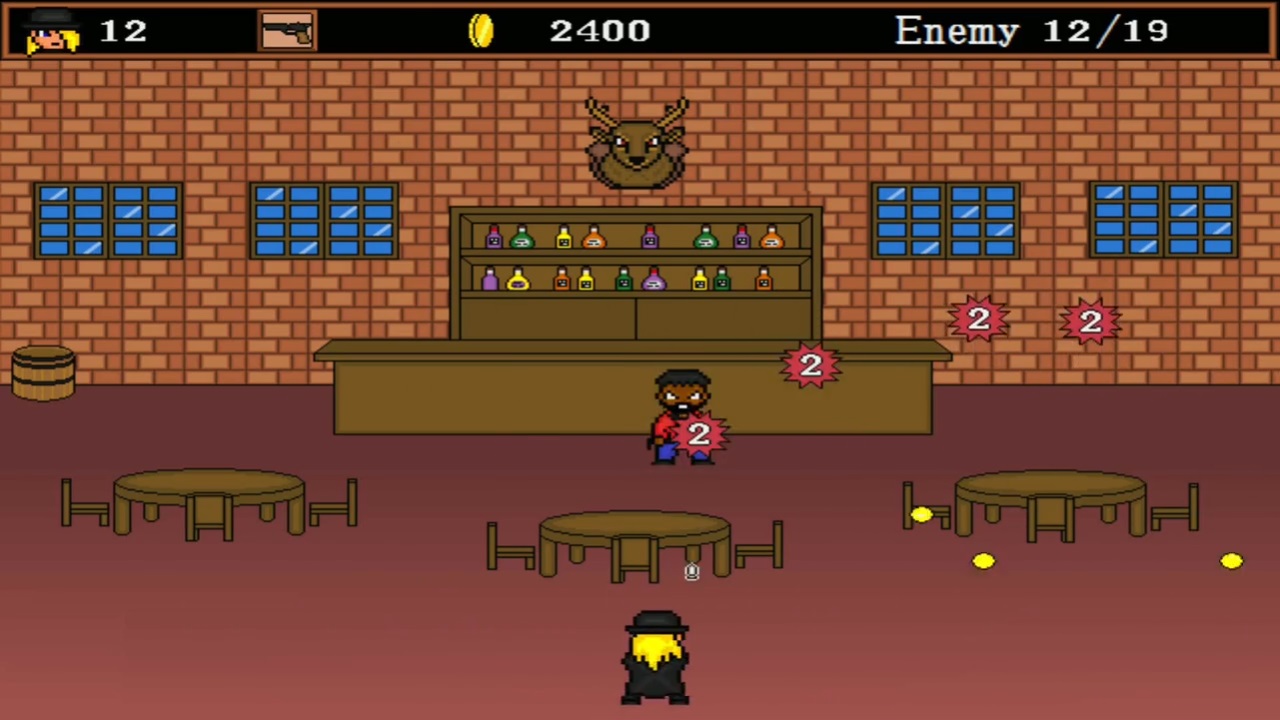Click the wooden barrel on the left wall
The image size is (1280, 720).
click(44, 372)
